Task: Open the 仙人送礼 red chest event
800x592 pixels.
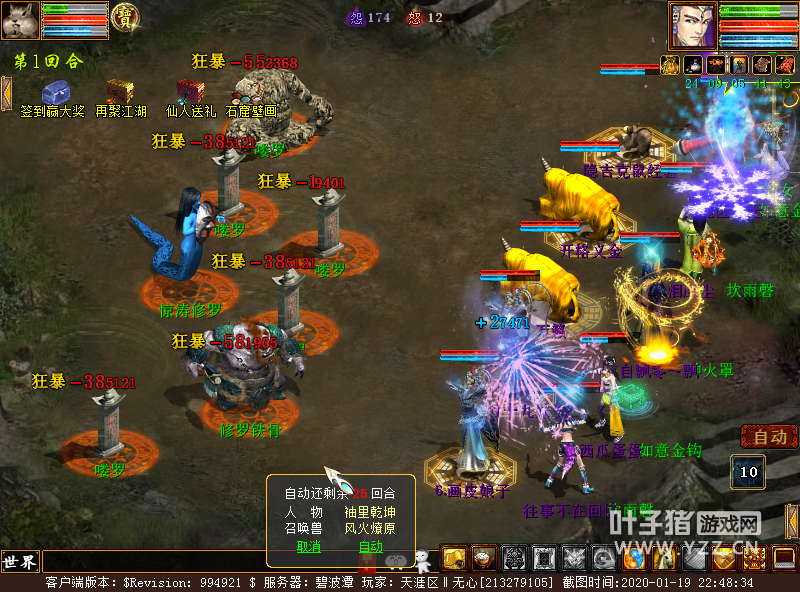Action: coord(190,92)
